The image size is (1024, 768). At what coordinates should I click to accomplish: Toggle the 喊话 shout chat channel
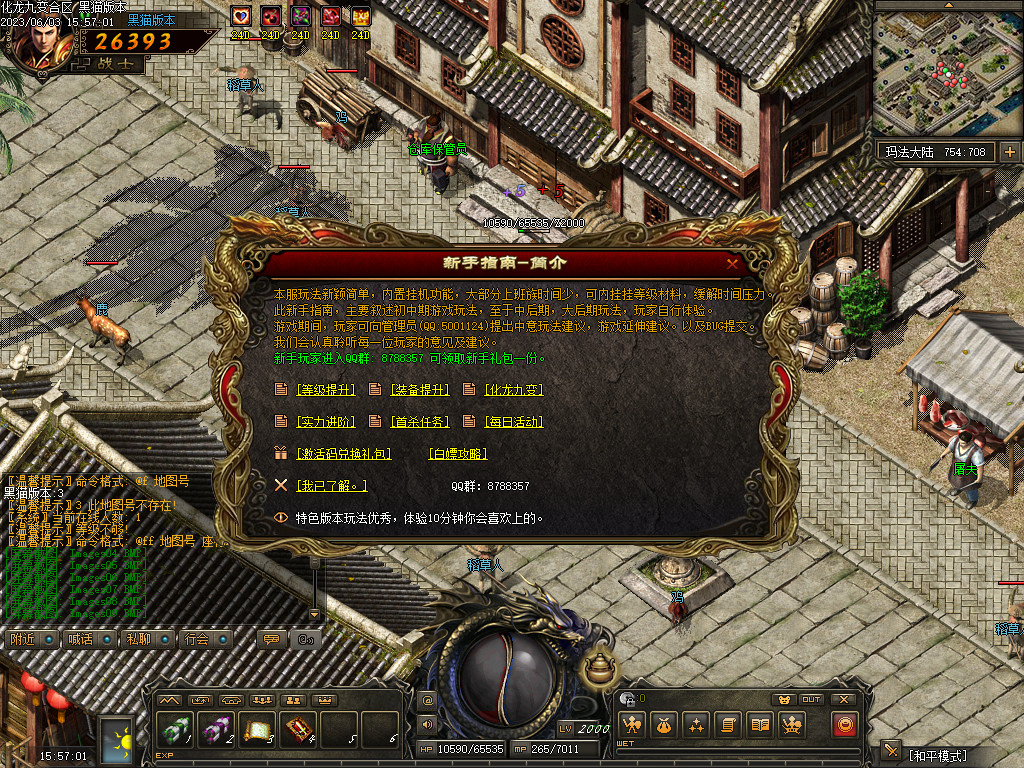(x=80, y=639)
